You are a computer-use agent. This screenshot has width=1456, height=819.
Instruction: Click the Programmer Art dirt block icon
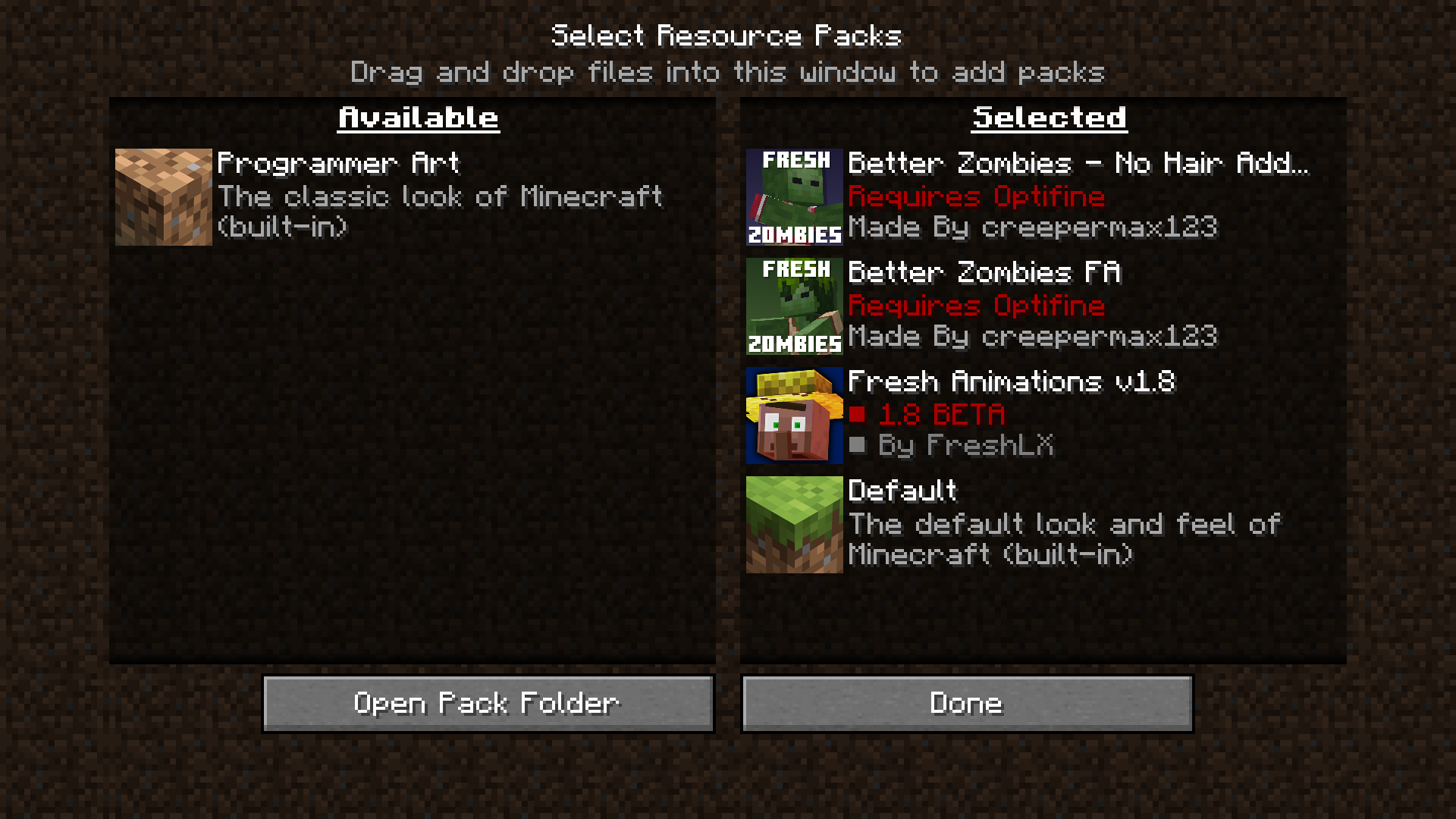click(162, 196)
